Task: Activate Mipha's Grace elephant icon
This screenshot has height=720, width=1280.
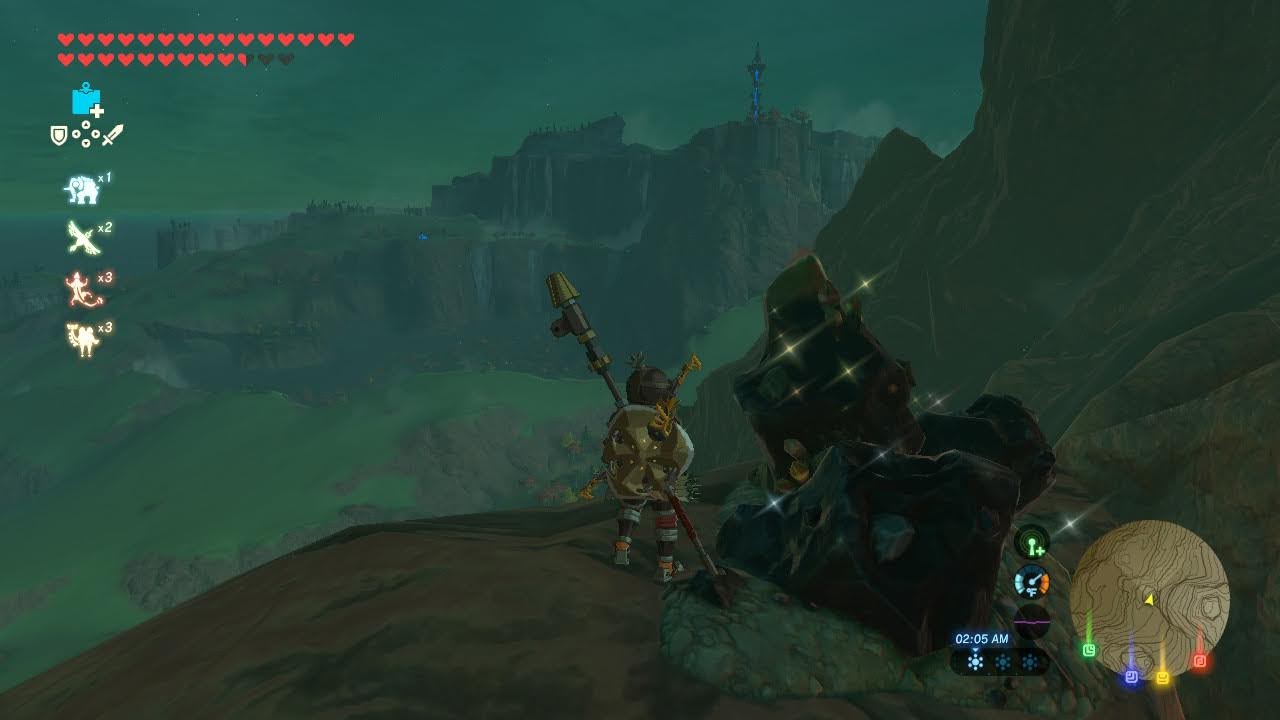Action: coord(81,189)
